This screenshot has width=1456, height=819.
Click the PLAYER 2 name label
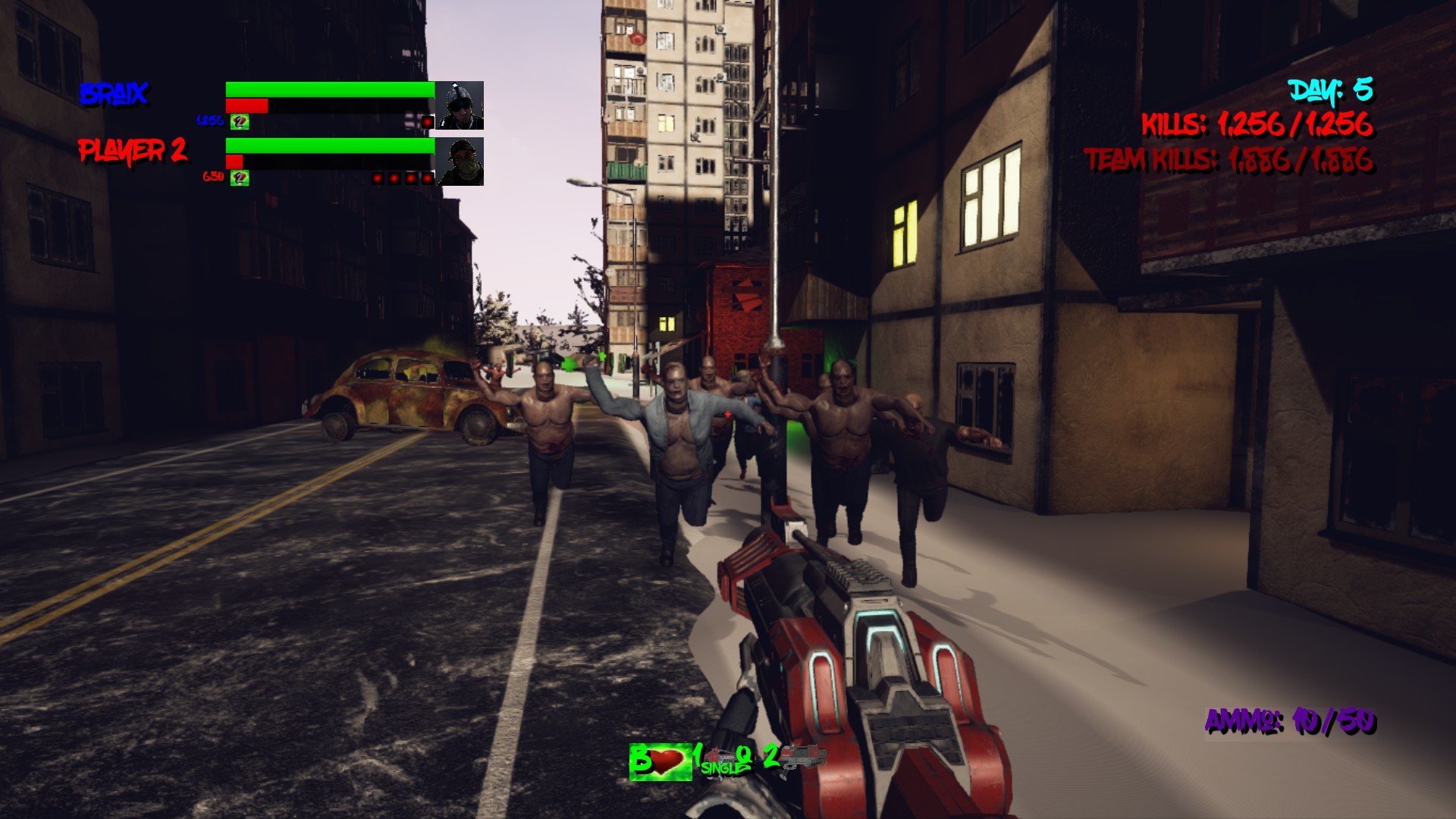135,151
